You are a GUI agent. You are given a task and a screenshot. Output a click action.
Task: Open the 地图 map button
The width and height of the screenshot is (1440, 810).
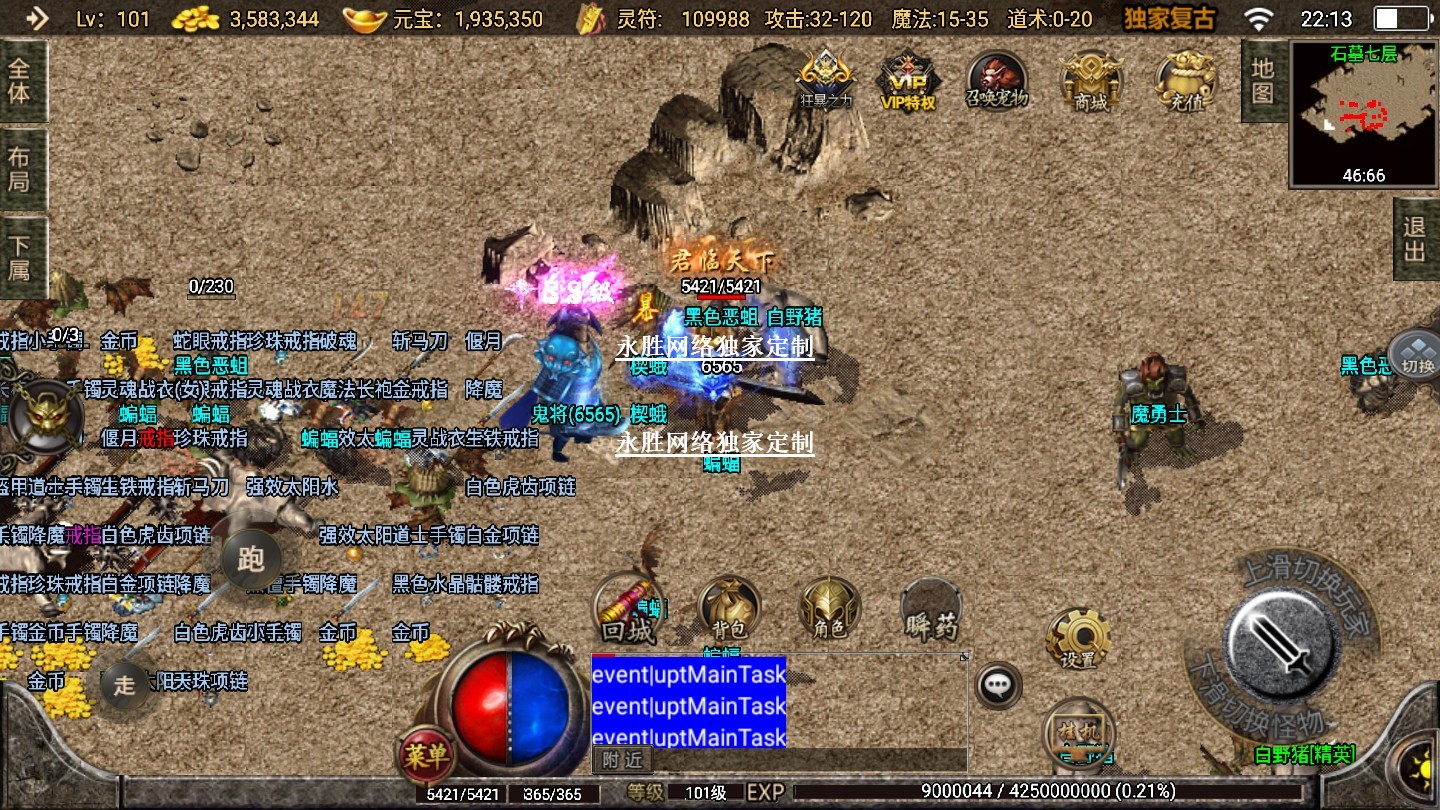tap(1263, 81)
